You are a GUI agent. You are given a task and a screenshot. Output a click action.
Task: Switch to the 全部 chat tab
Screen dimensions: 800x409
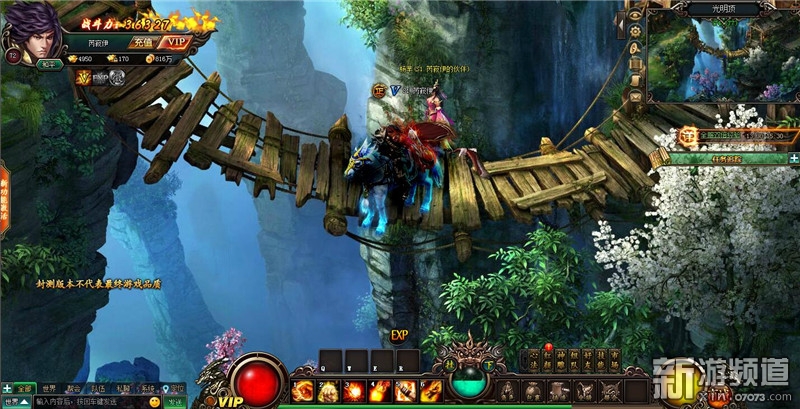tap(24, 388)
